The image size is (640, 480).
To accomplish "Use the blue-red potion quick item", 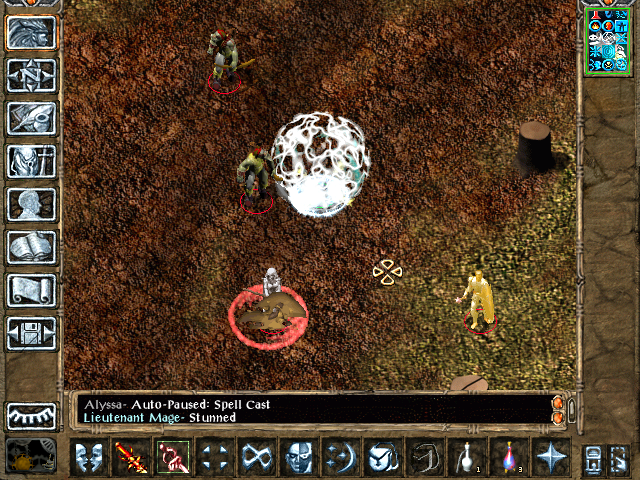I will [x=508, y=456].
